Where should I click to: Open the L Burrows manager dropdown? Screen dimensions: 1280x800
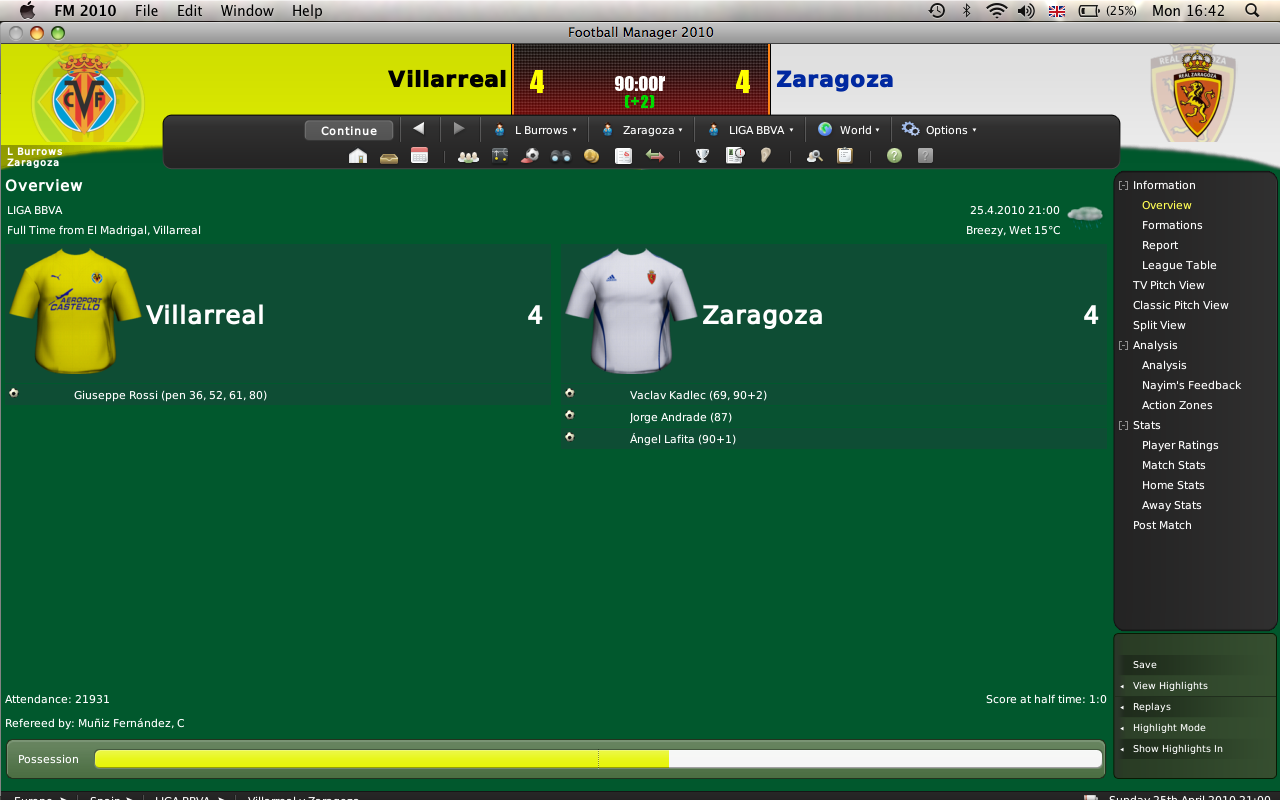[x=536, y=130]
